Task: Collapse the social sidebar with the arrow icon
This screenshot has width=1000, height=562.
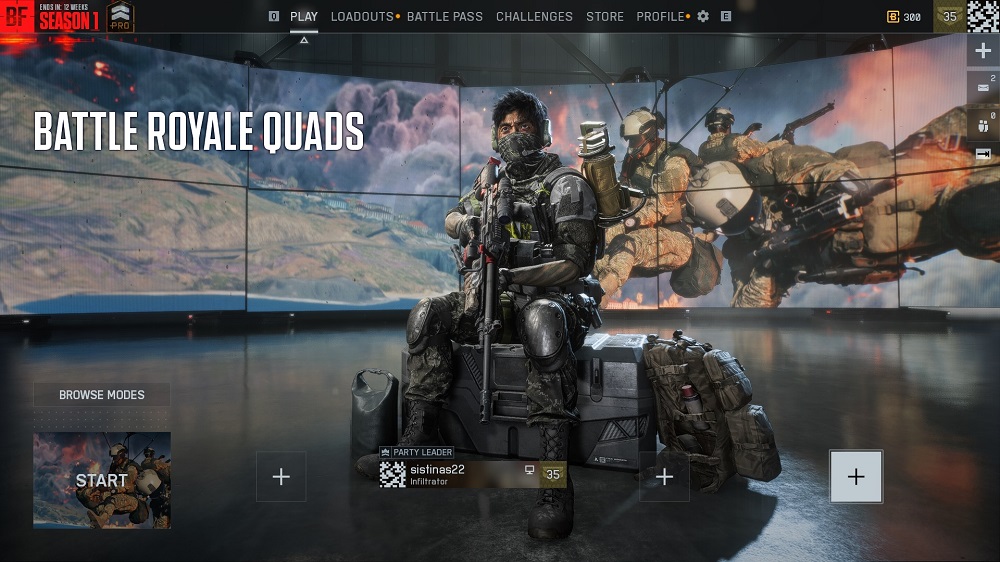Action: (982, 153)
